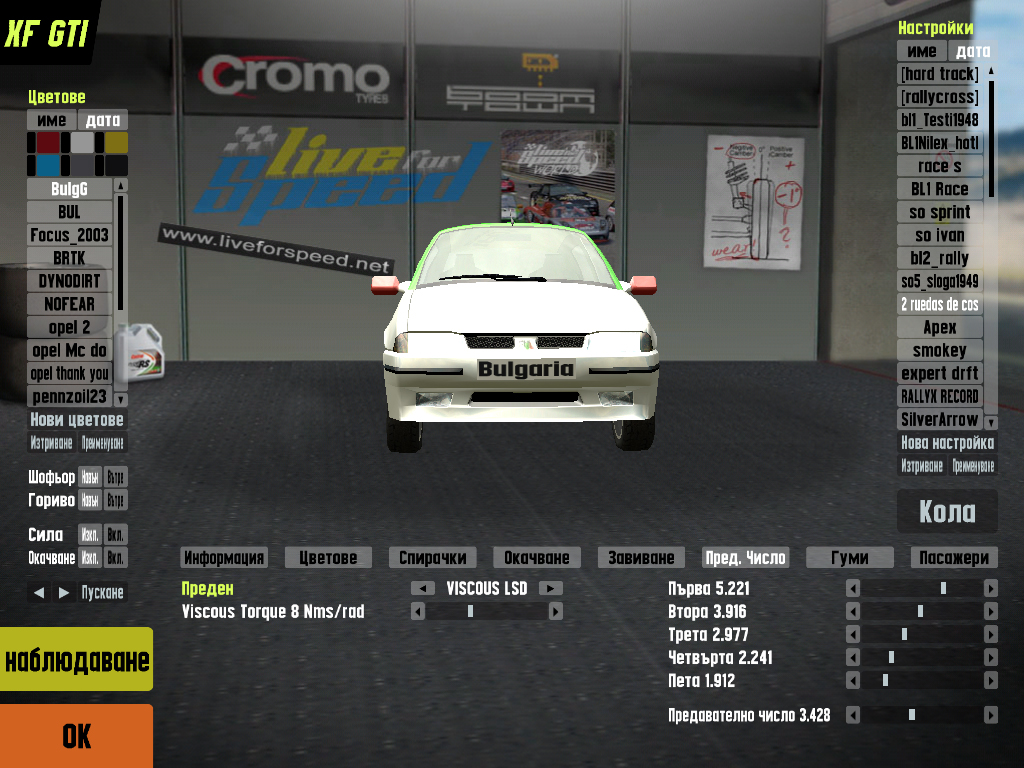Open the Гуми tab

(850, 558)
